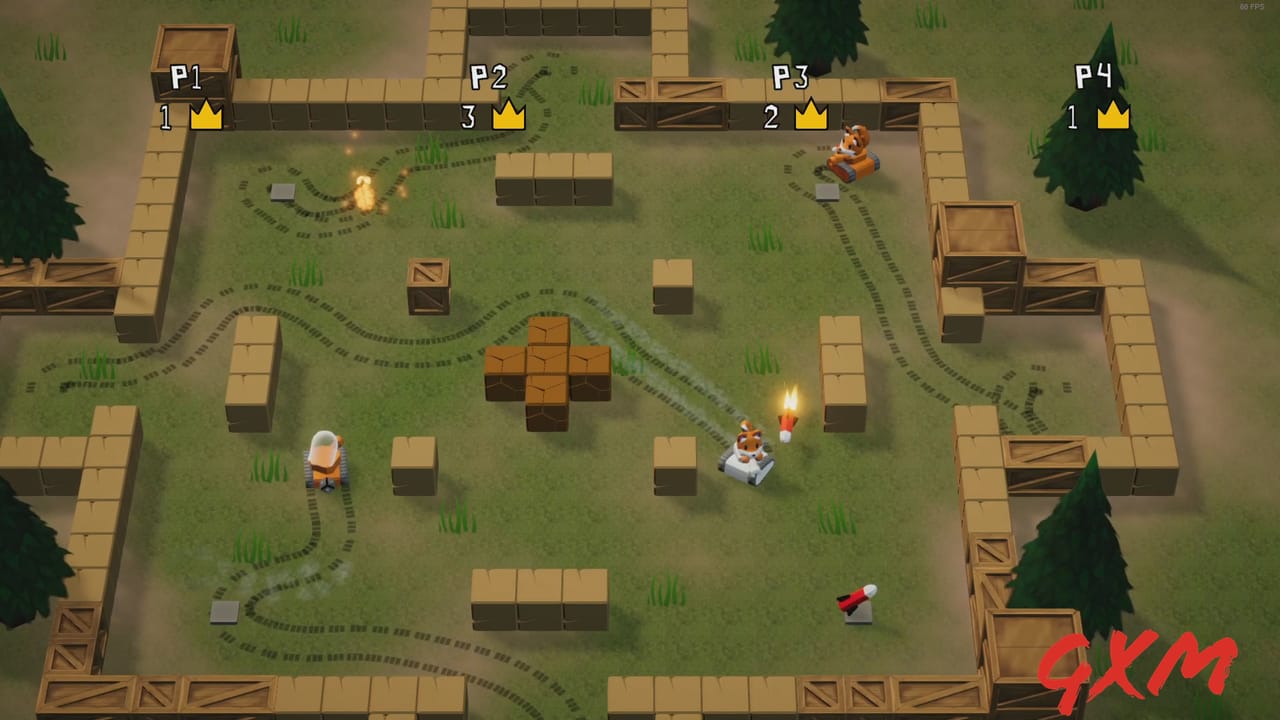Select the P2 crown icon
Screen dimensions: 1280x720
pyautogui.click(x=508, y=117)
